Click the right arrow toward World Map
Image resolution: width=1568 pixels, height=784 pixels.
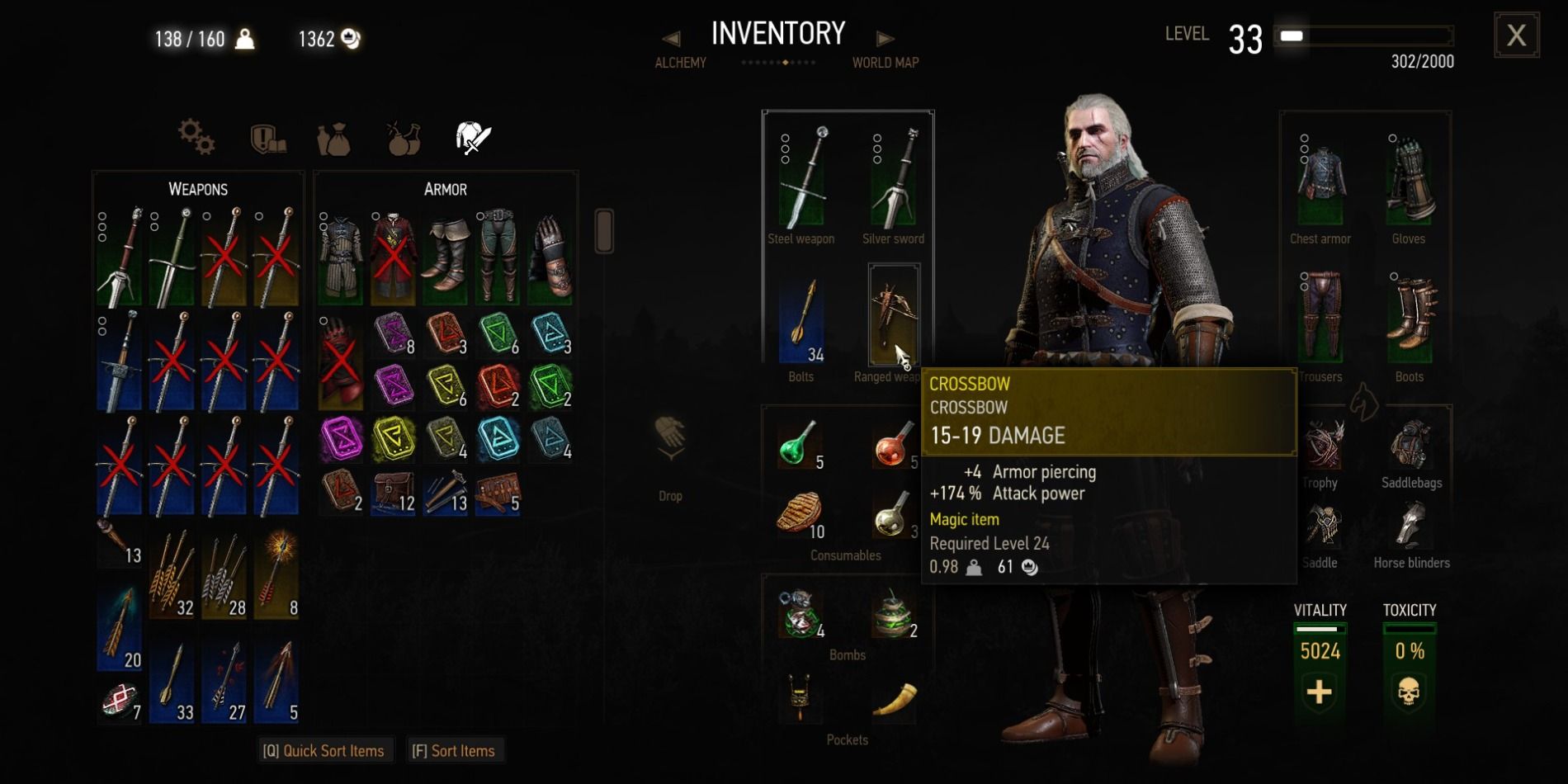tap(885, 37)
